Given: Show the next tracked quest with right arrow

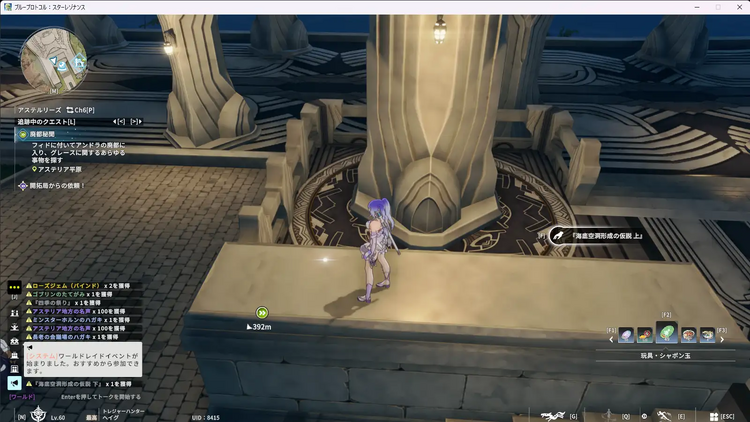Looking at the screenshot, I should [x=136, y=121].
